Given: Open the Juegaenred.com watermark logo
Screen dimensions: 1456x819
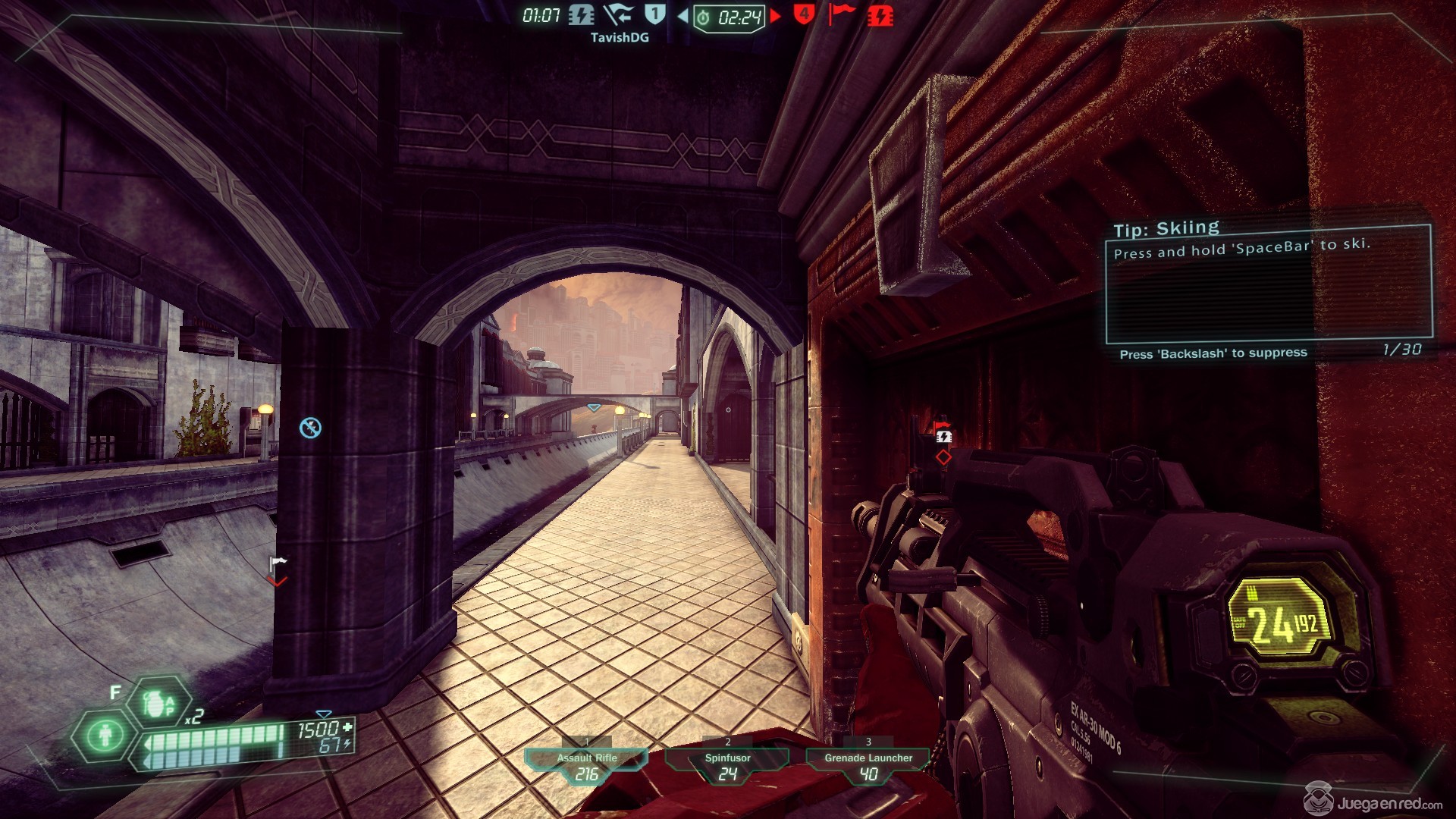Looking at the screenshot, I should 1373,801.
